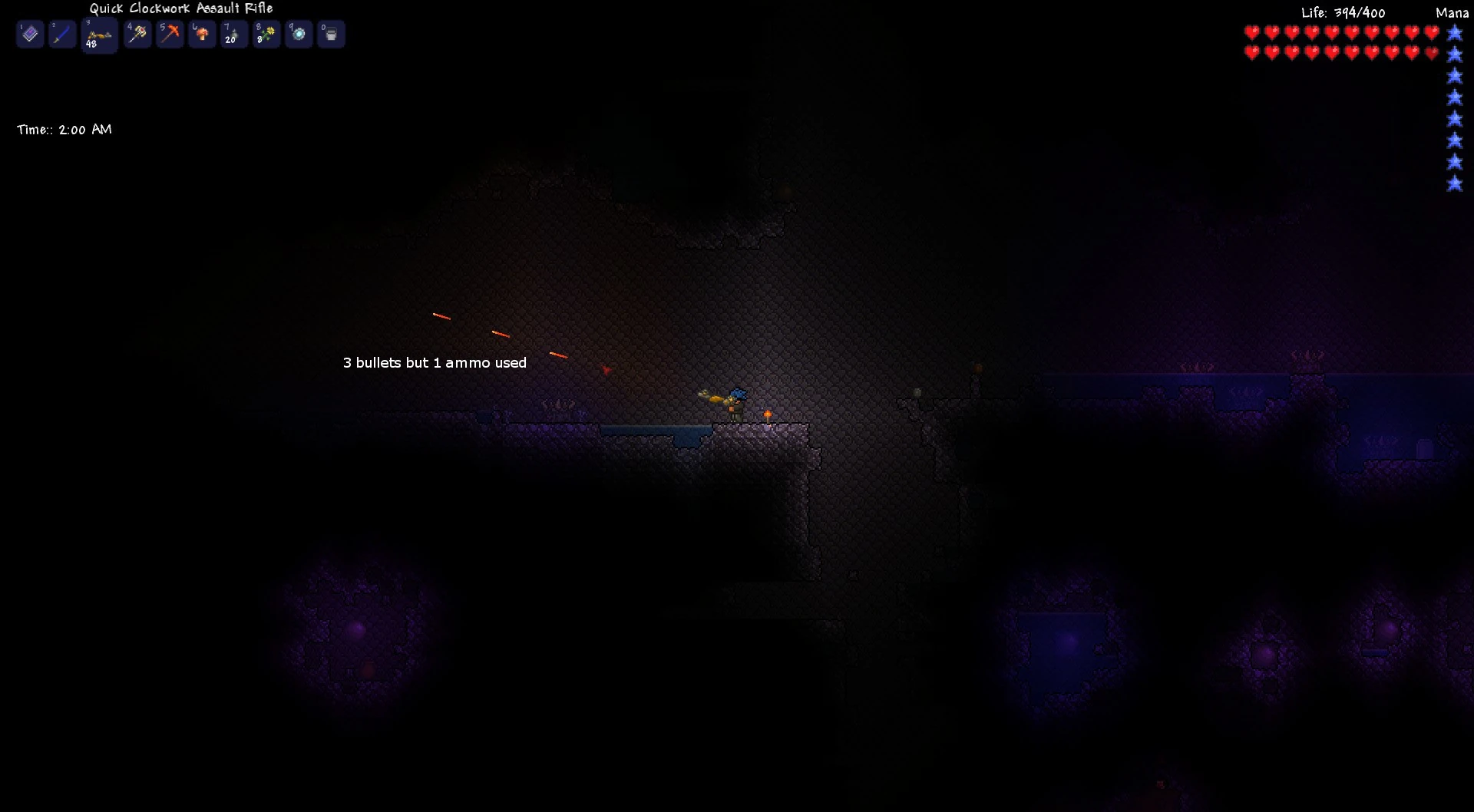Select the mushroom item in hotbar slot 6
Viewport: 1474px width, 812px height.
click(202, 34)
